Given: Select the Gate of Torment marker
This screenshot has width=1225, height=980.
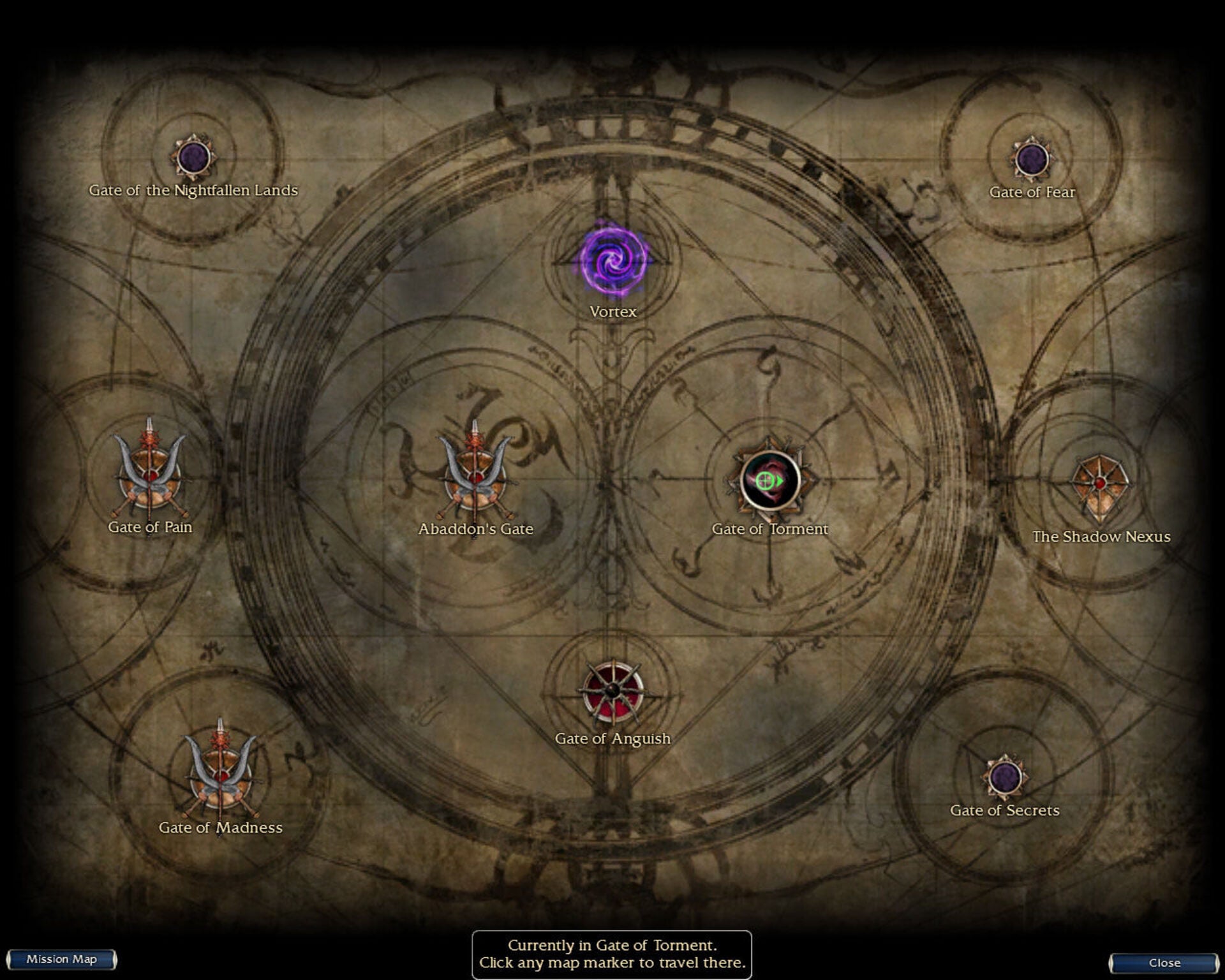Looking at the screenshot, I should [770, 480].
